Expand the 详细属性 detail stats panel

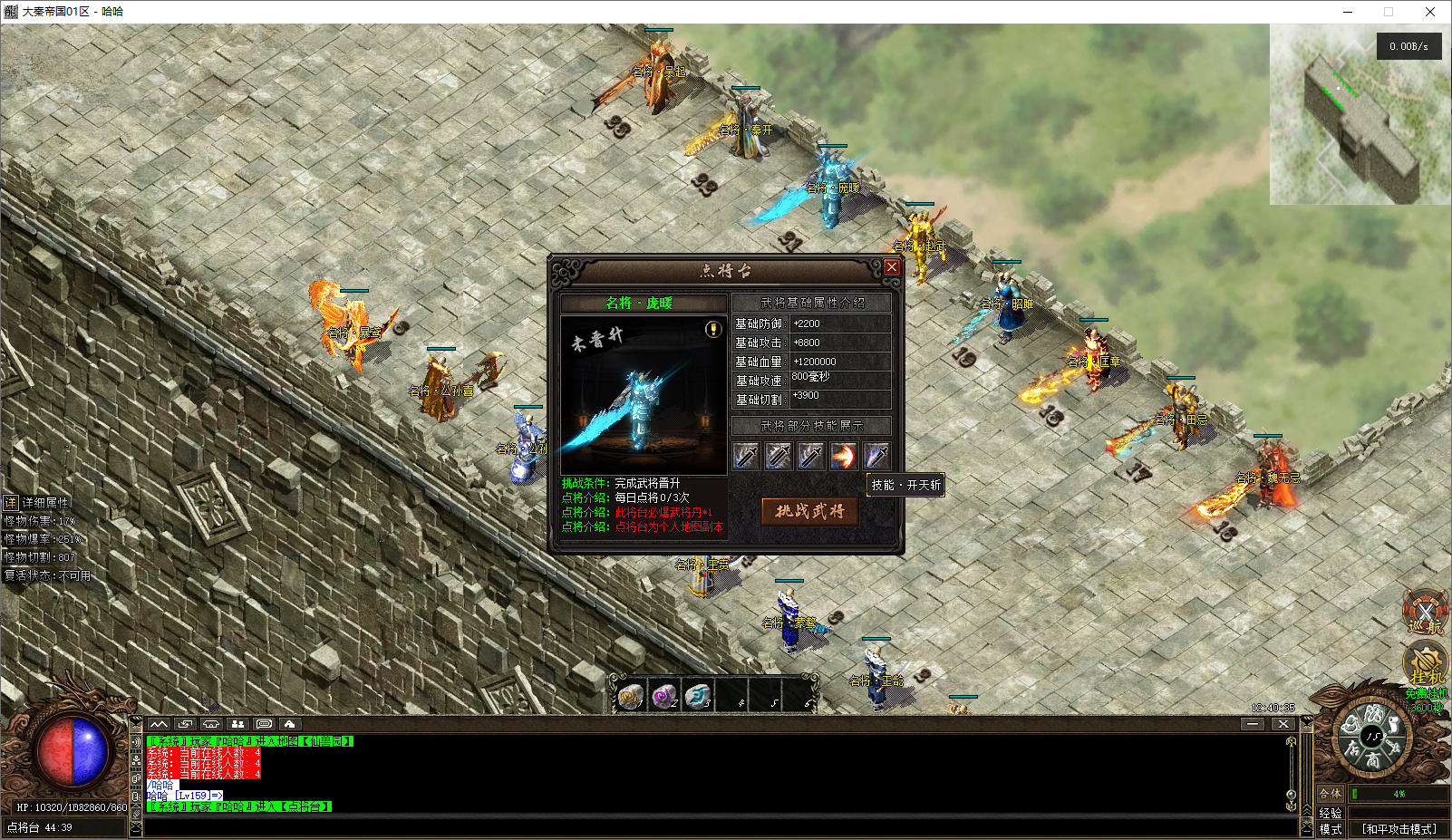click(x=11, y=502)
